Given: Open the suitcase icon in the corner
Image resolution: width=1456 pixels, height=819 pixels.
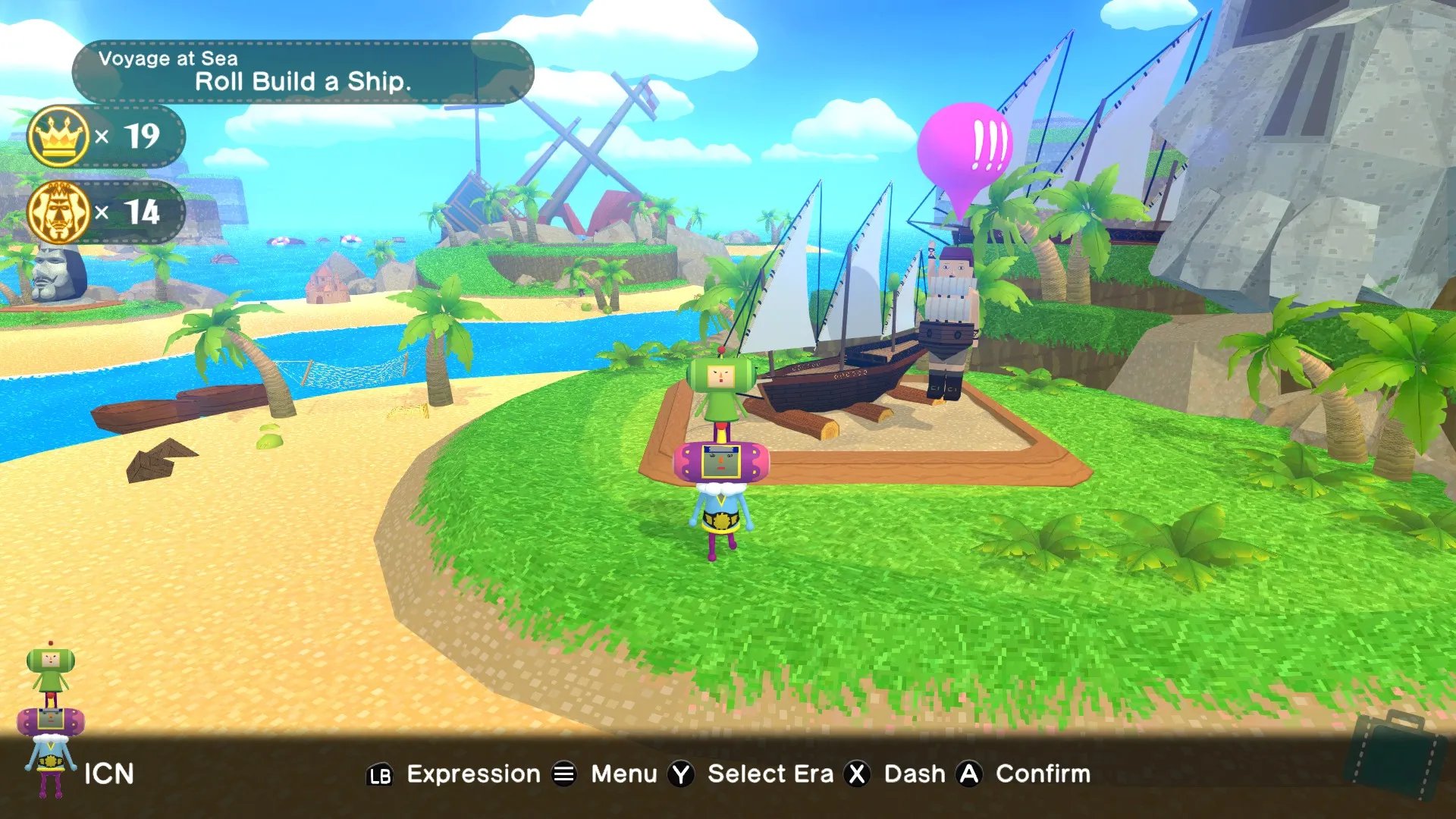Looking at the screenshot, I should click(1394, 755).
